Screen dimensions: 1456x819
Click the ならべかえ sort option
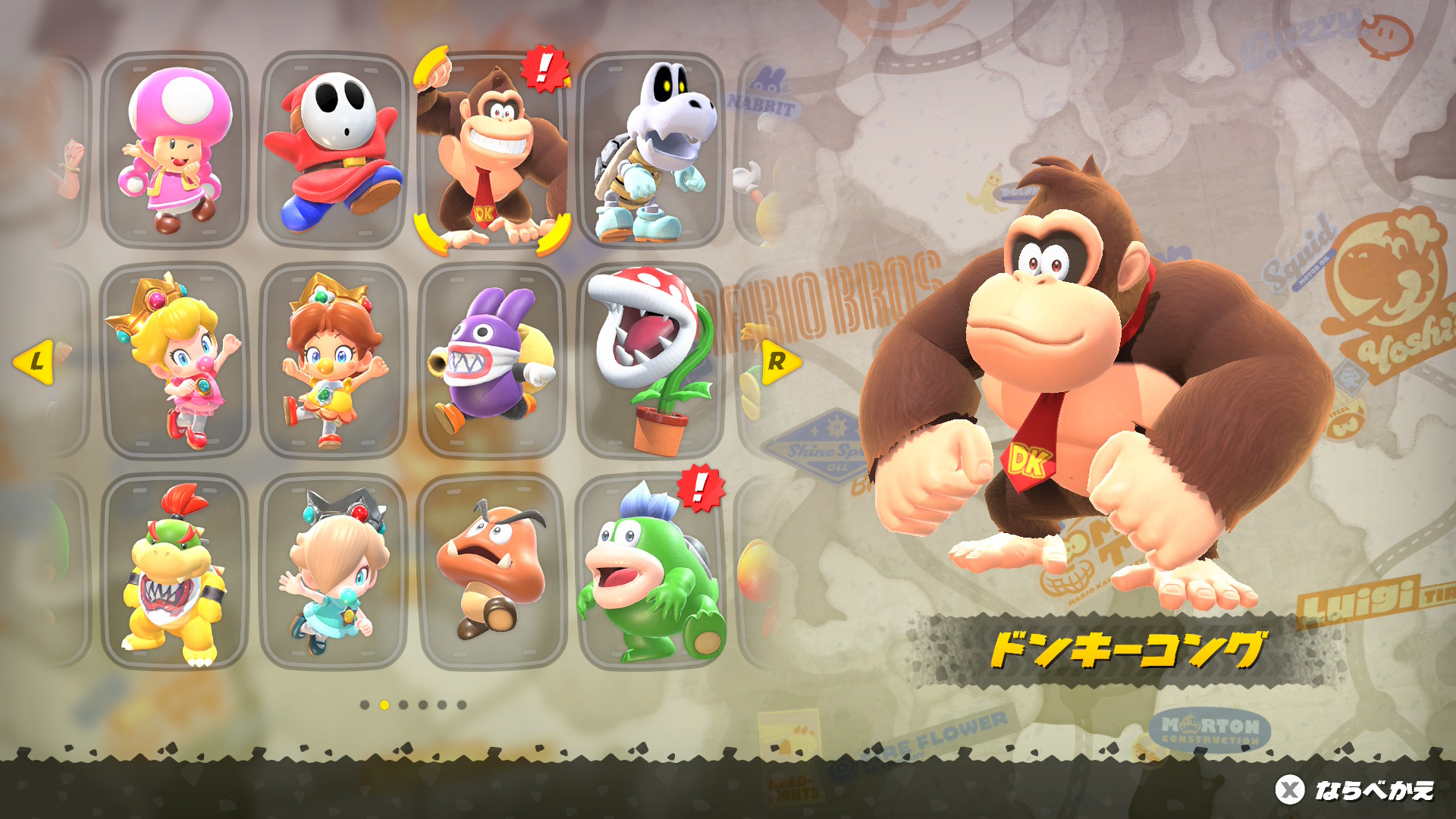(1355, 790)
